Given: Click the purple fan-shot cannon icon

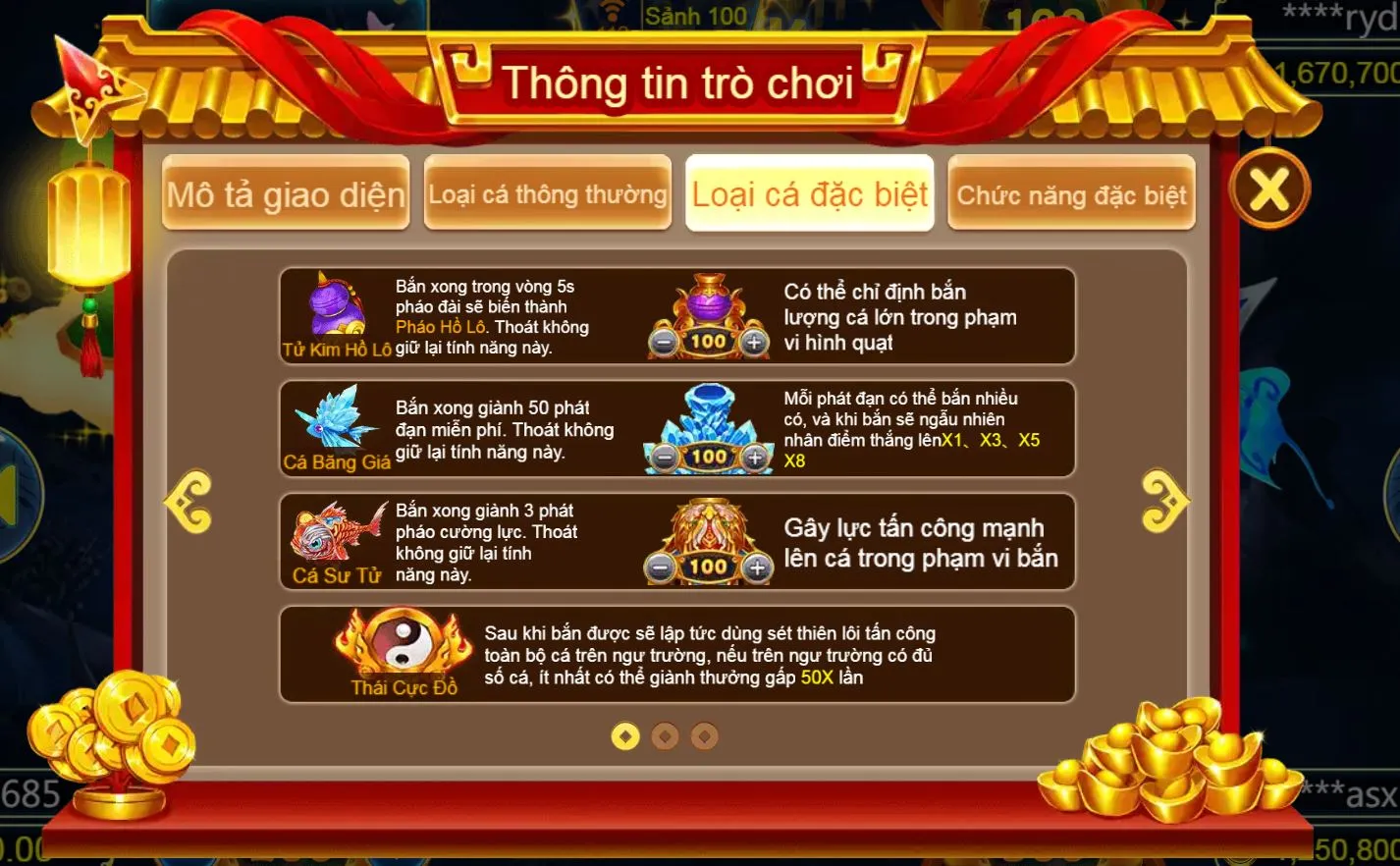Looking at the screenshot, I should [708, 304].
